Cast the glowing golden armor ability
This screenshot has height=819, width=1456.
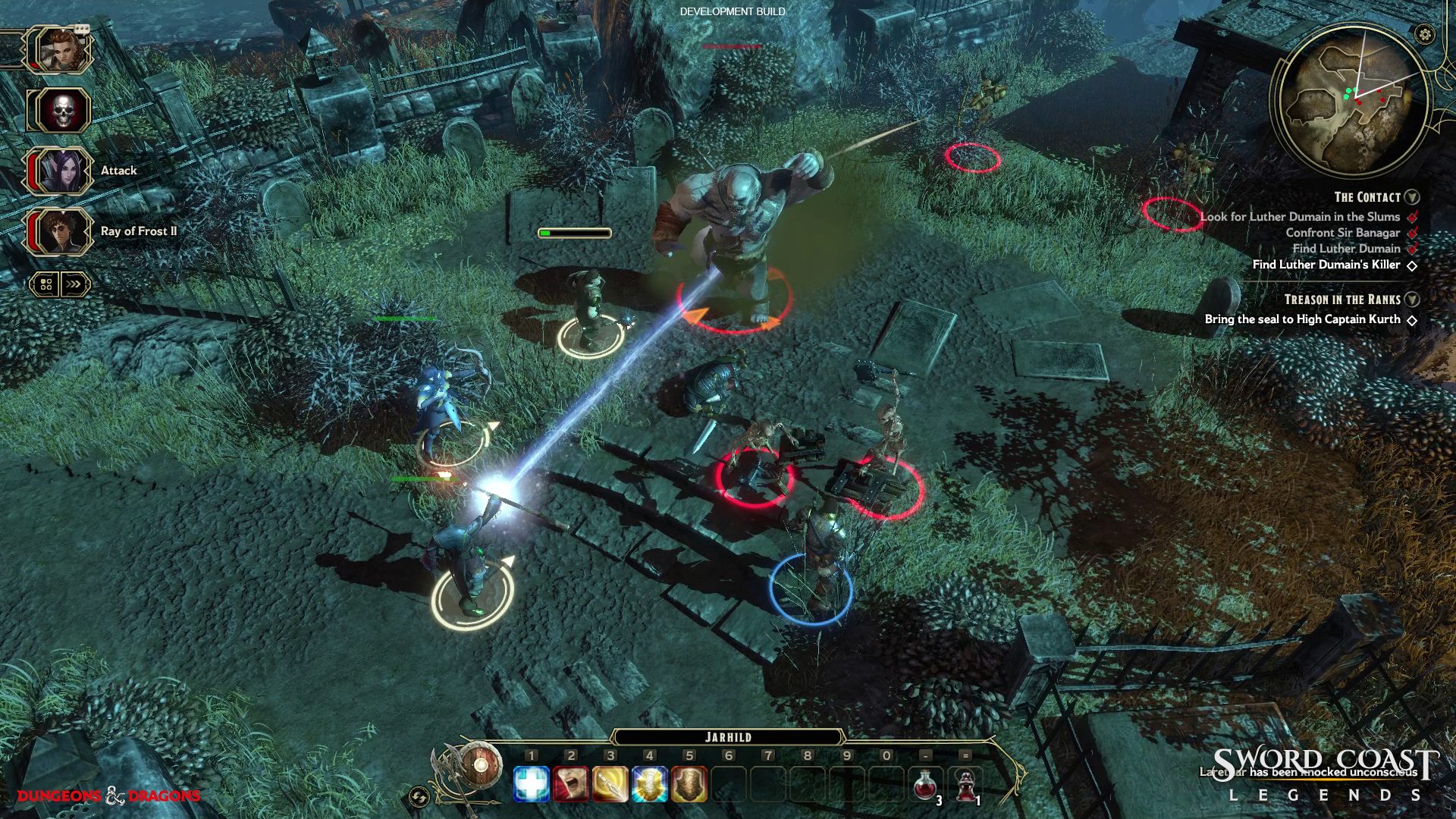(650, 784)
